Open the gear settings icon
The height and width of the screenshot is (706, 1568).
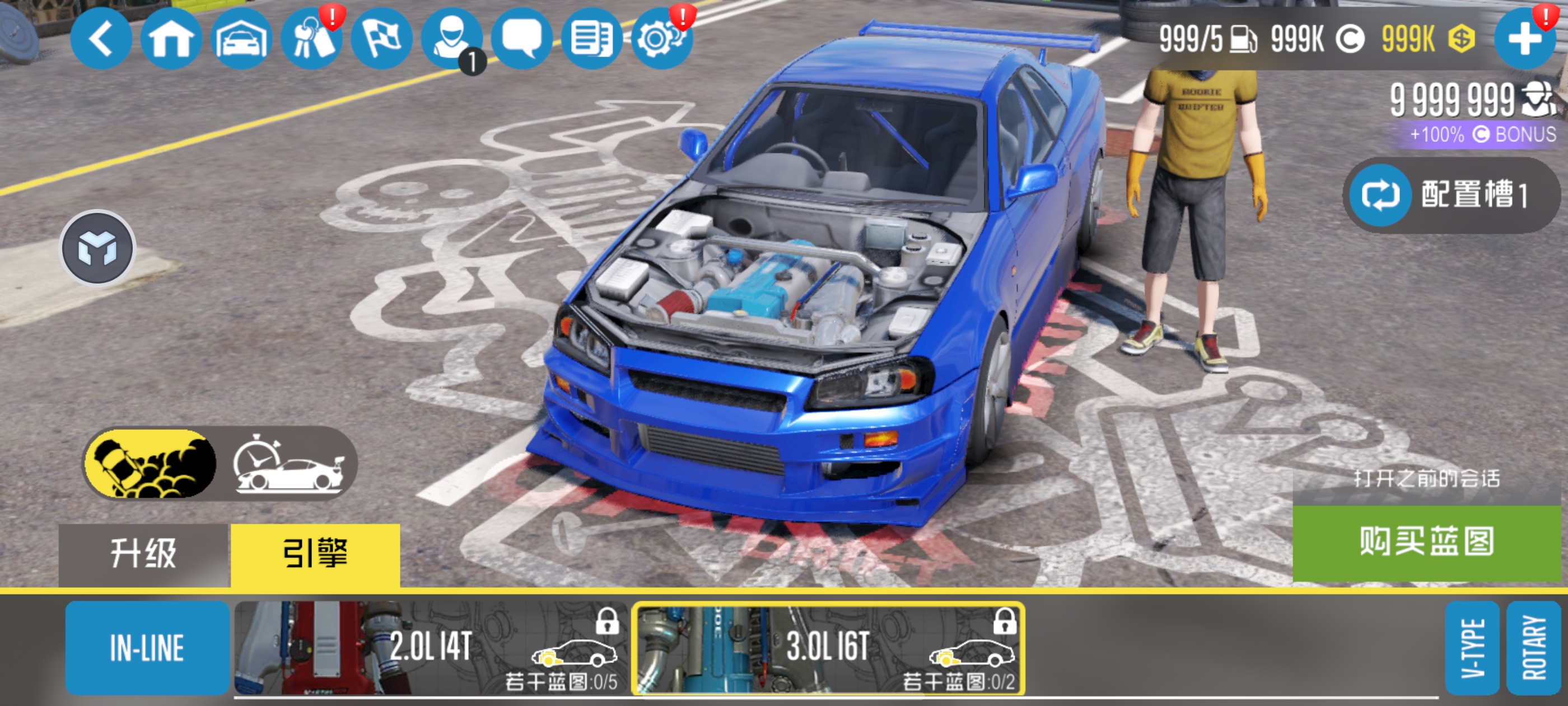coord(662,39)
